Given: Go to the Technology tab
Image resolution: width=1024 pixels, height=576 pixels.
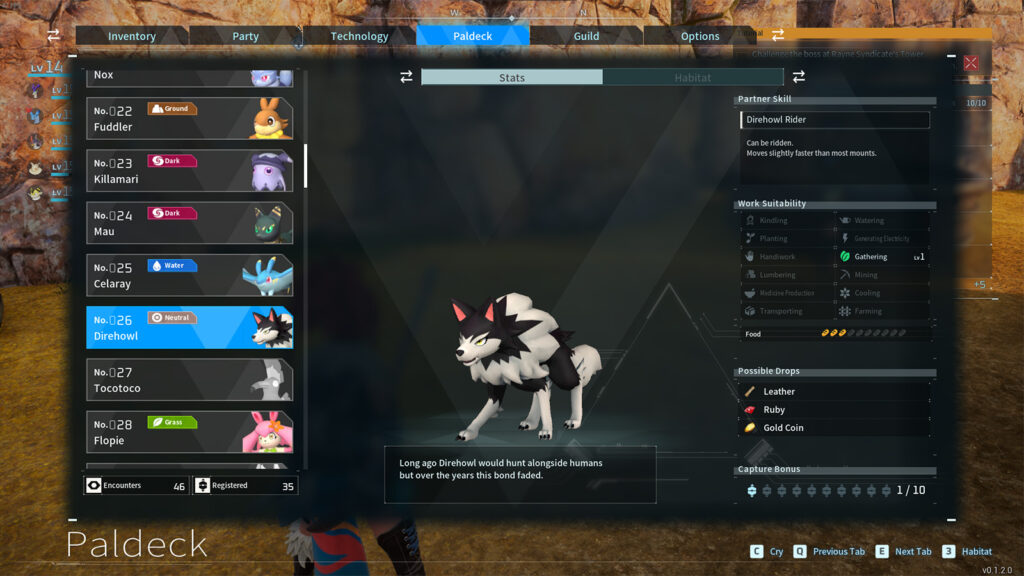Looking at the screenshot, I should (359, 36).
